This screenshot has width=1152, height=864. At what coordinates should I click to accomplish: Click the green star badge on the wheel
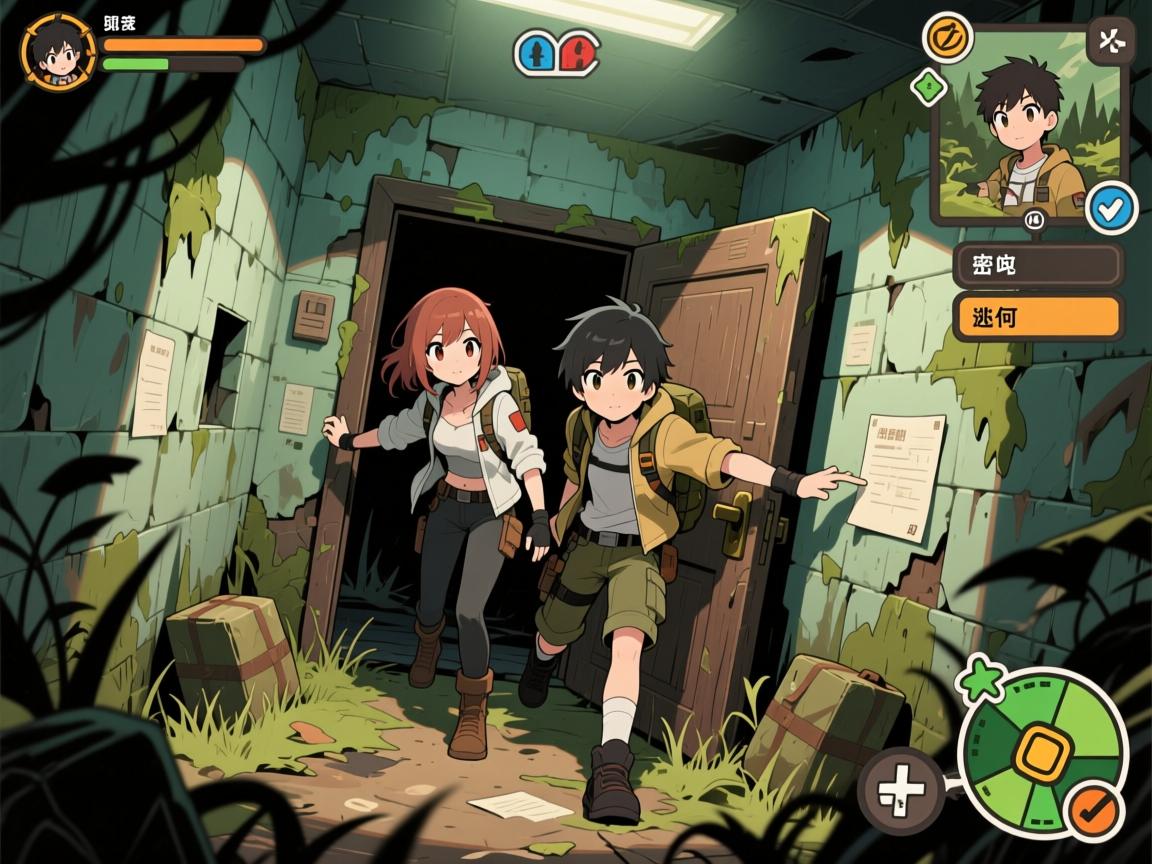[x=979, y=680]
